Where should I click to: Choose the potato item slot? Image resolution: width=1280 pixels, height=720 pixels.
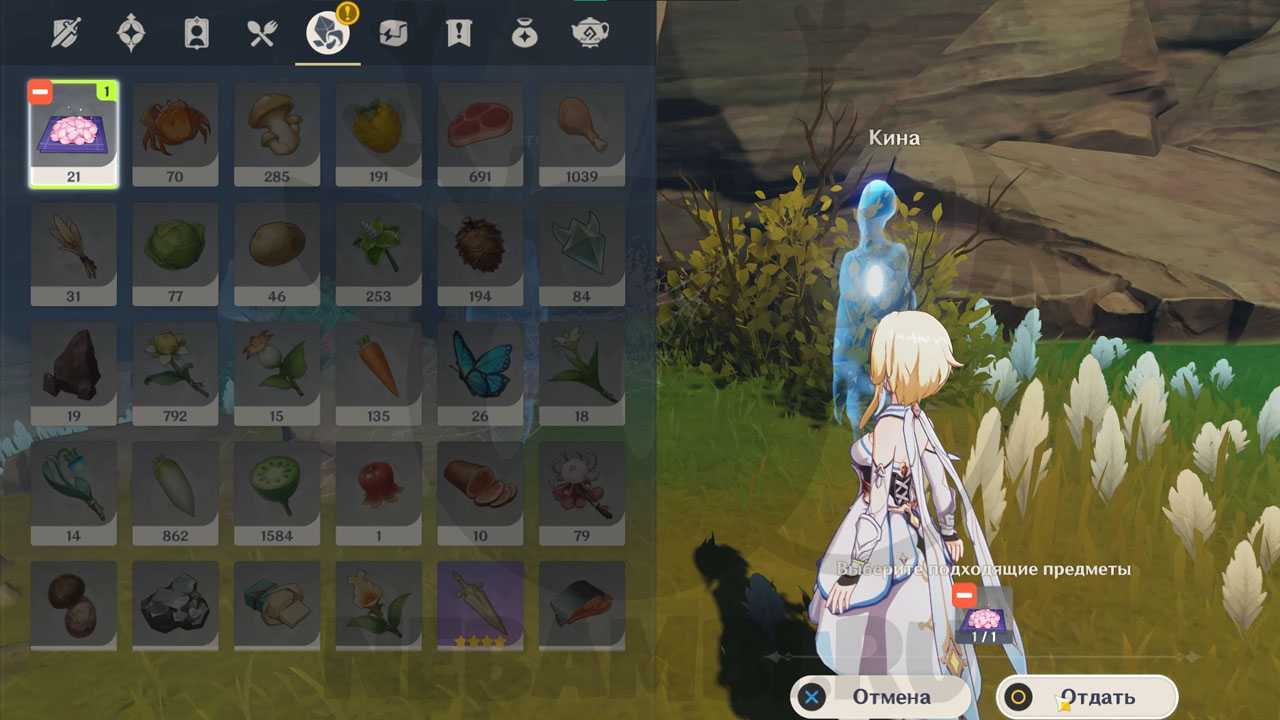(x=277, y=253)
